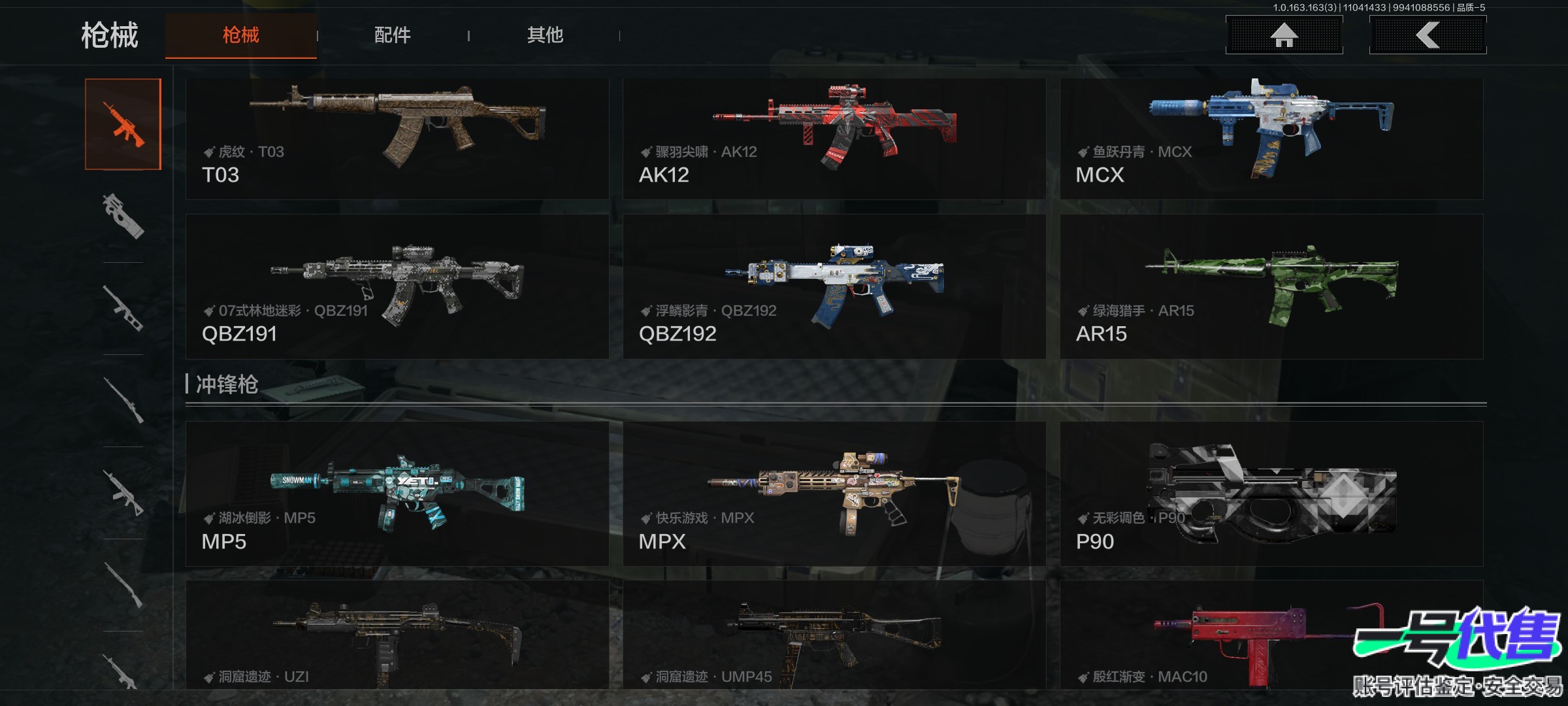This screenshot has height=706, width=1568.
Task: Open the T03 tiger stripe skin card
Action: tap(397, 139)
